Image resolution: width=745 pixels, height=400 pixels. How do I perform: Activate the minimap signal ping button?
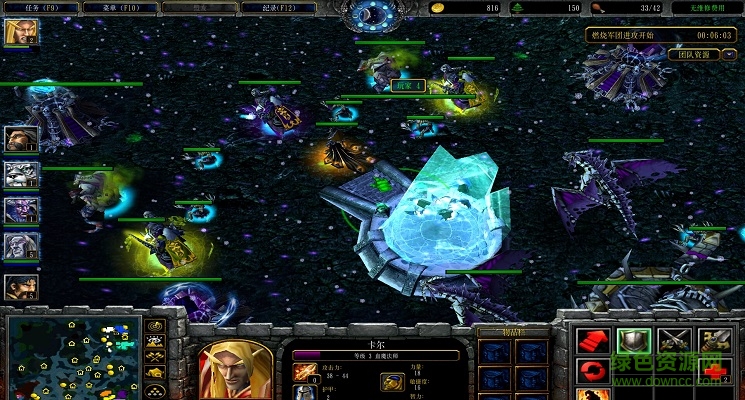pyautogui.click(x=155, y=326)
